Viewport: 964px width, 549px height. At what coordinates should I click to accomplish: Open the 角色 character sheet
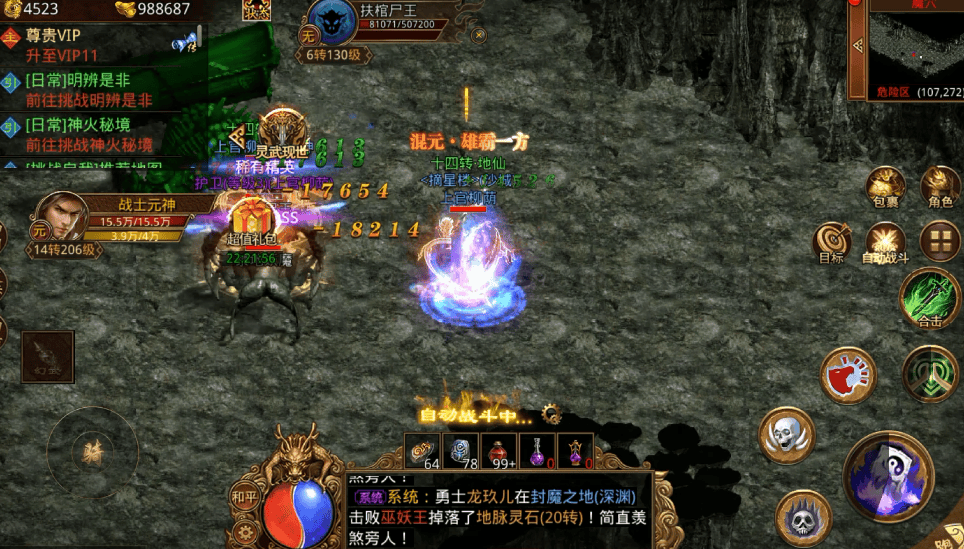tap(940, 188)
